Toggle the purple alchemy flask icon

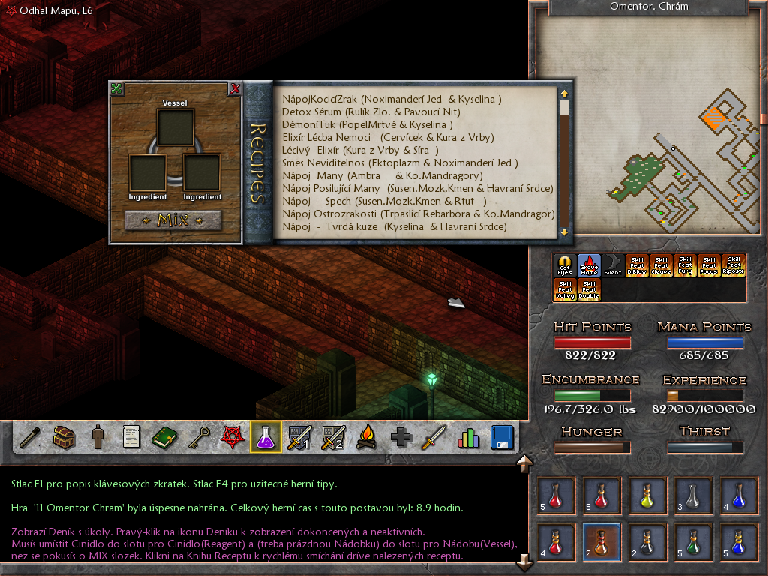click(x=266, y=437)
